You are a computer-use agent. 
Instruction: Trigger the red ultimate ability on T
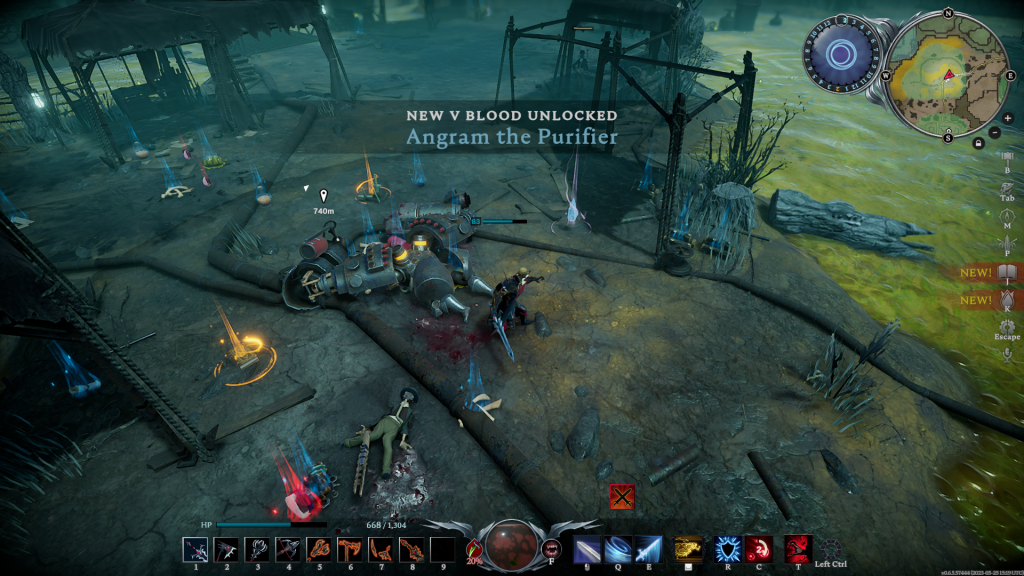(x=797, y=549)
